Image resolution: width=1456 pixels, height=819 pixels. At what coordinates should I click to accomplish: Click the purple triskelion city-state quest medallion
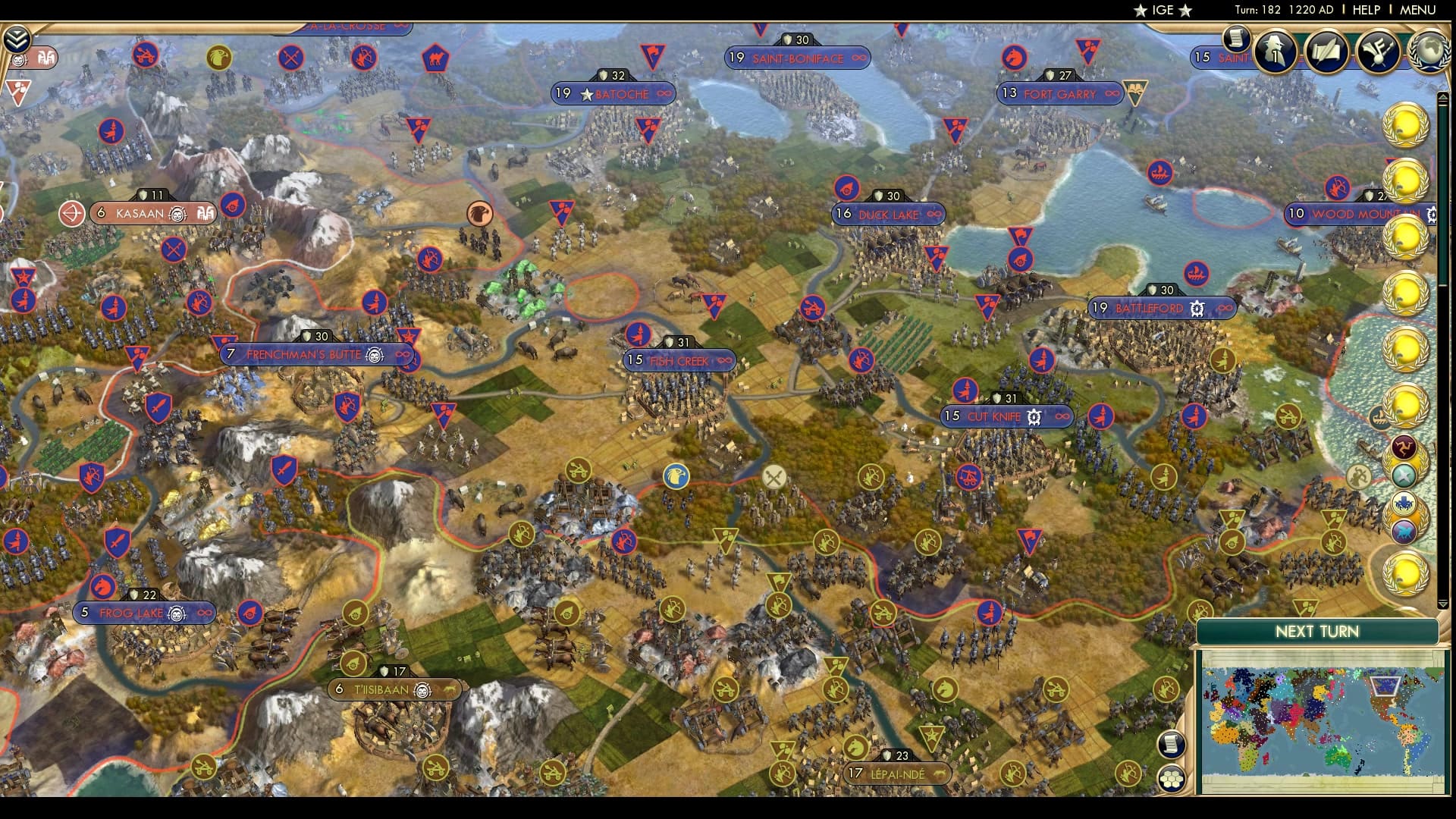1404,446
